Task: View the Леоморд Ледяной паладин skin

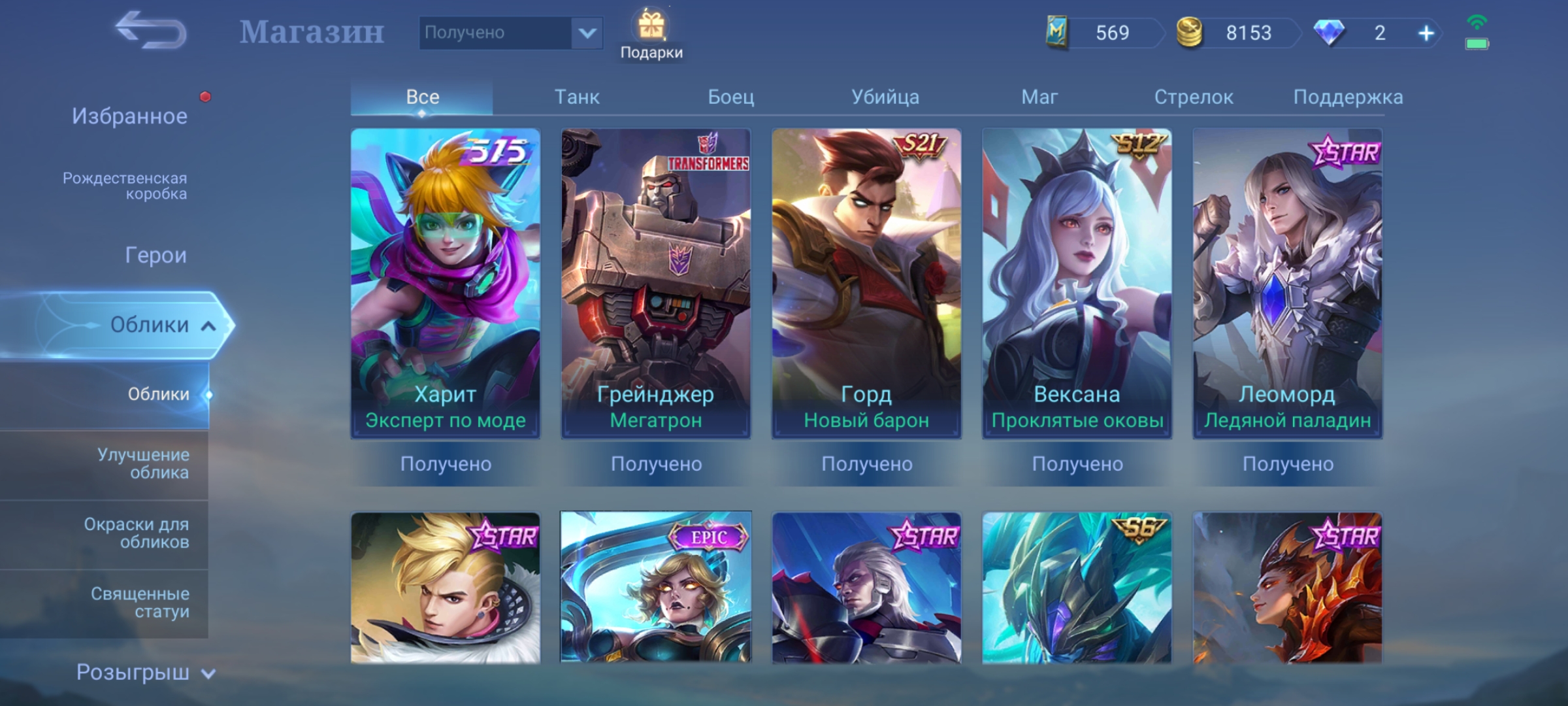Action: [1287, 283]
